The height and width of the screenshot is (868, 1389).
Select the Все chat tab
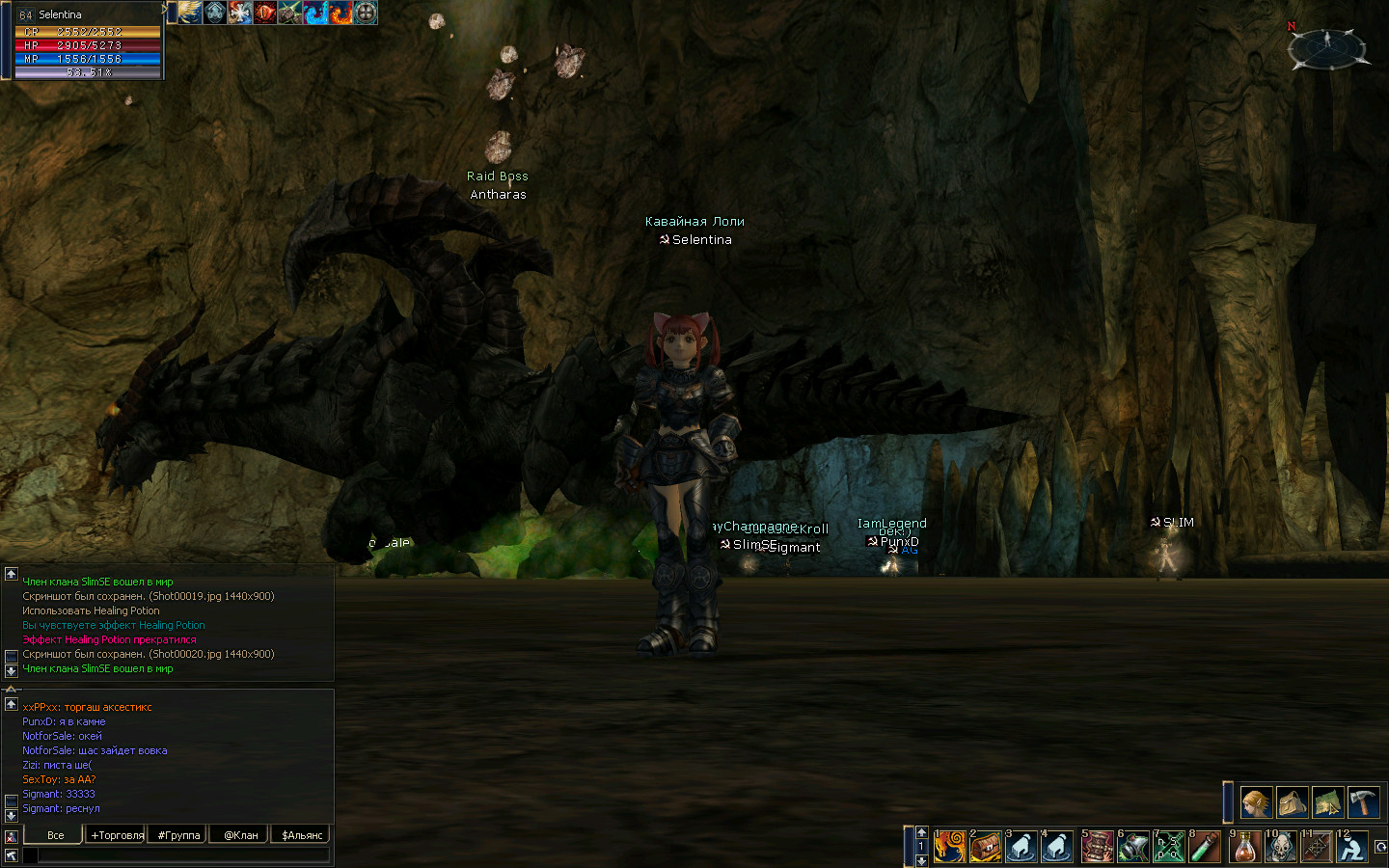[x=55, y=835]
